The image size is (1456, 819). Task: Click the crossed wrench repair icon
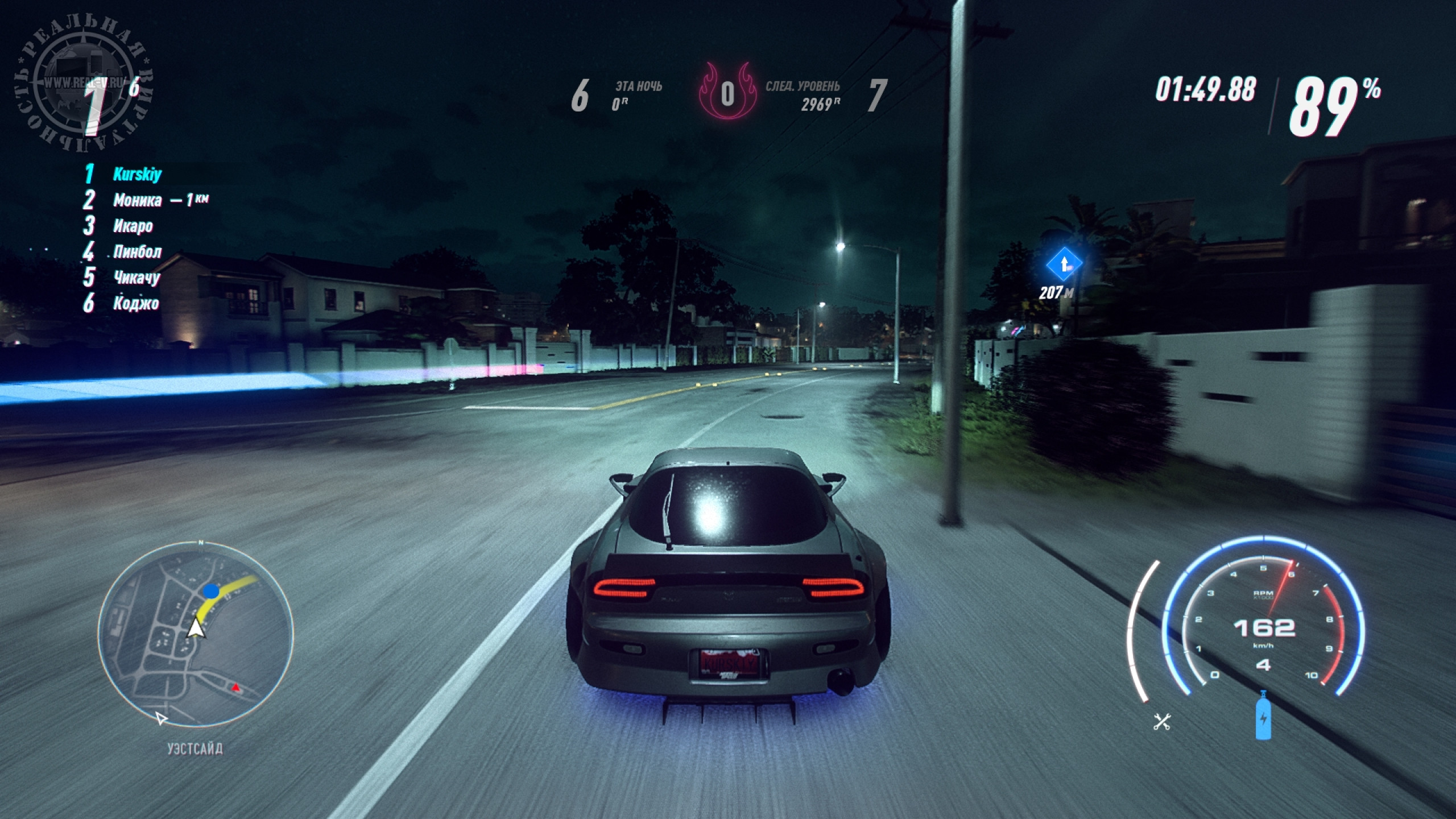click(1161, 722)
